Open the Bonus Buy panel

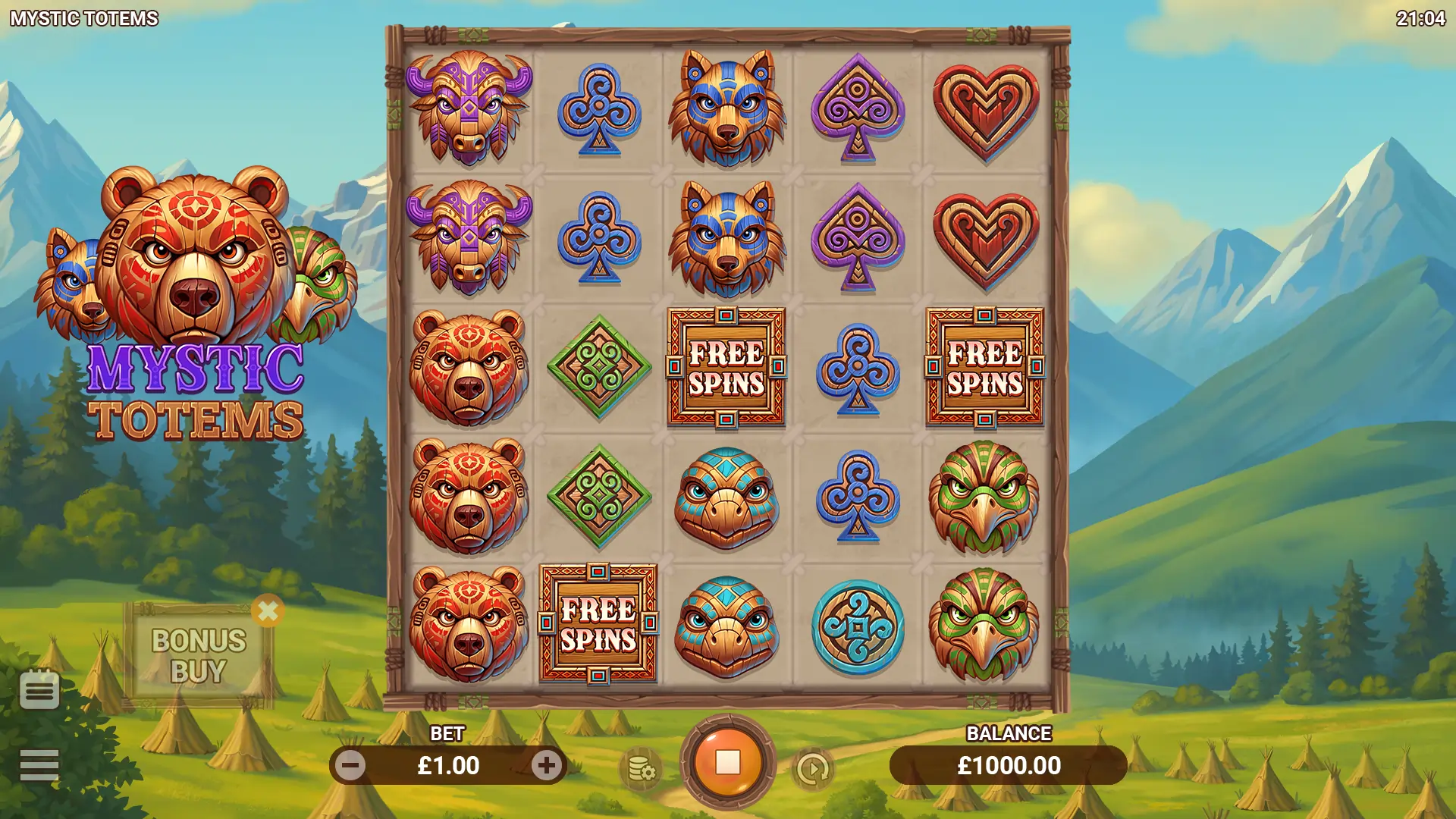click(x=199, y=656)
